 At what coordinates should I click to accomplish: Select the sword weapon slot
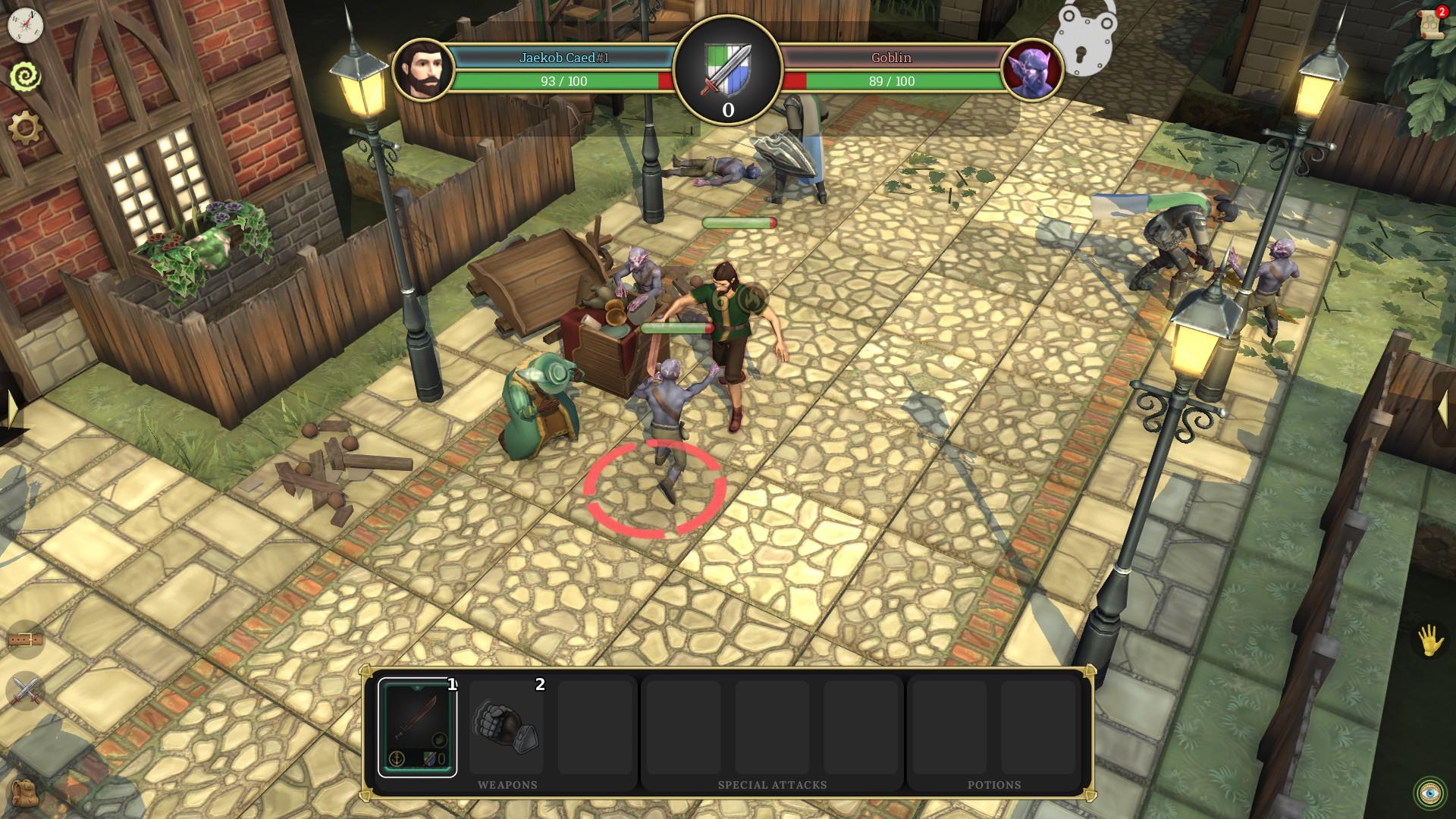coord(418,727)
